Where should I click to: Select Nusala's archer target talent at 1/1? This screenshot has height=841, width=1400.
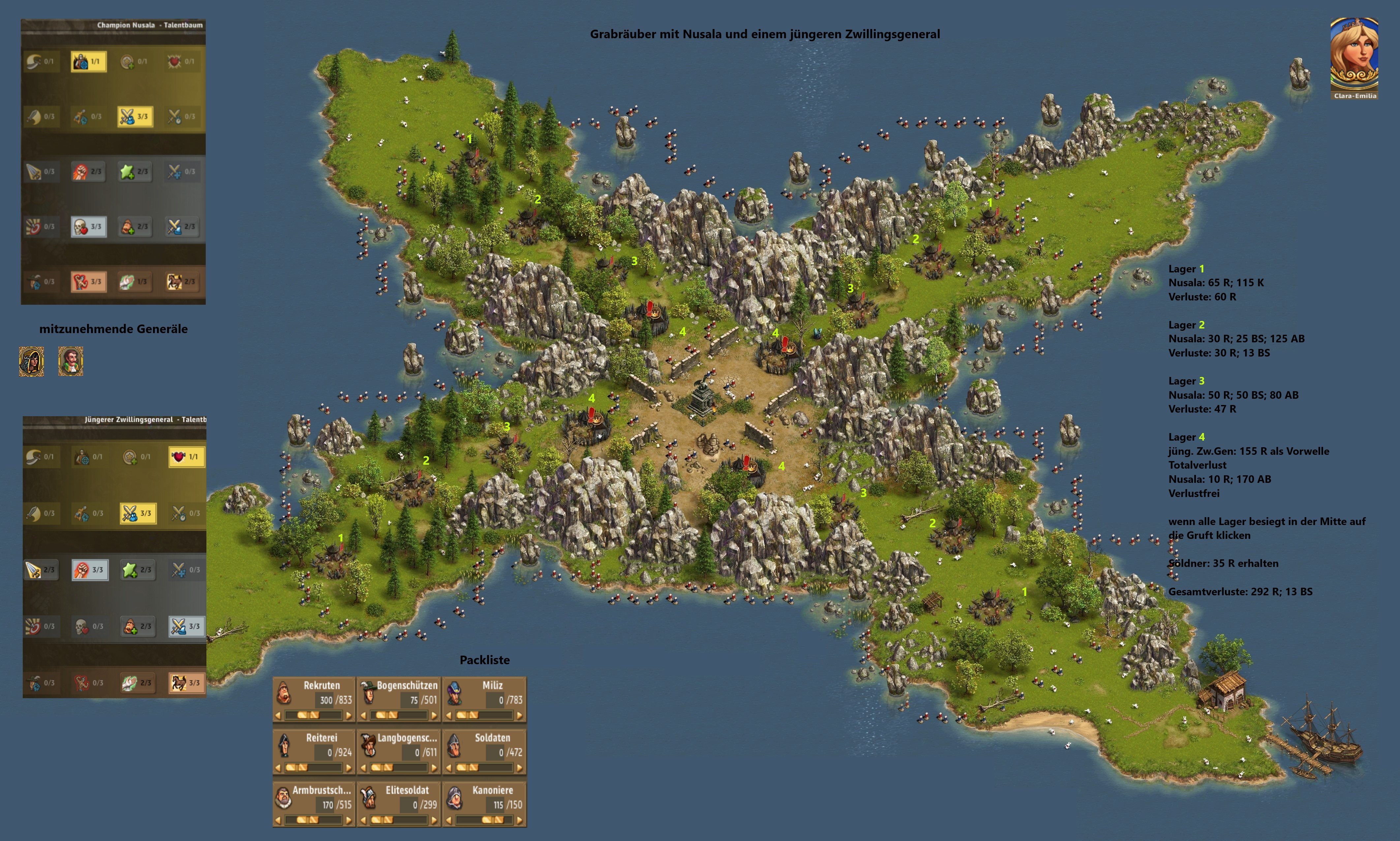(x=88, y=61)
